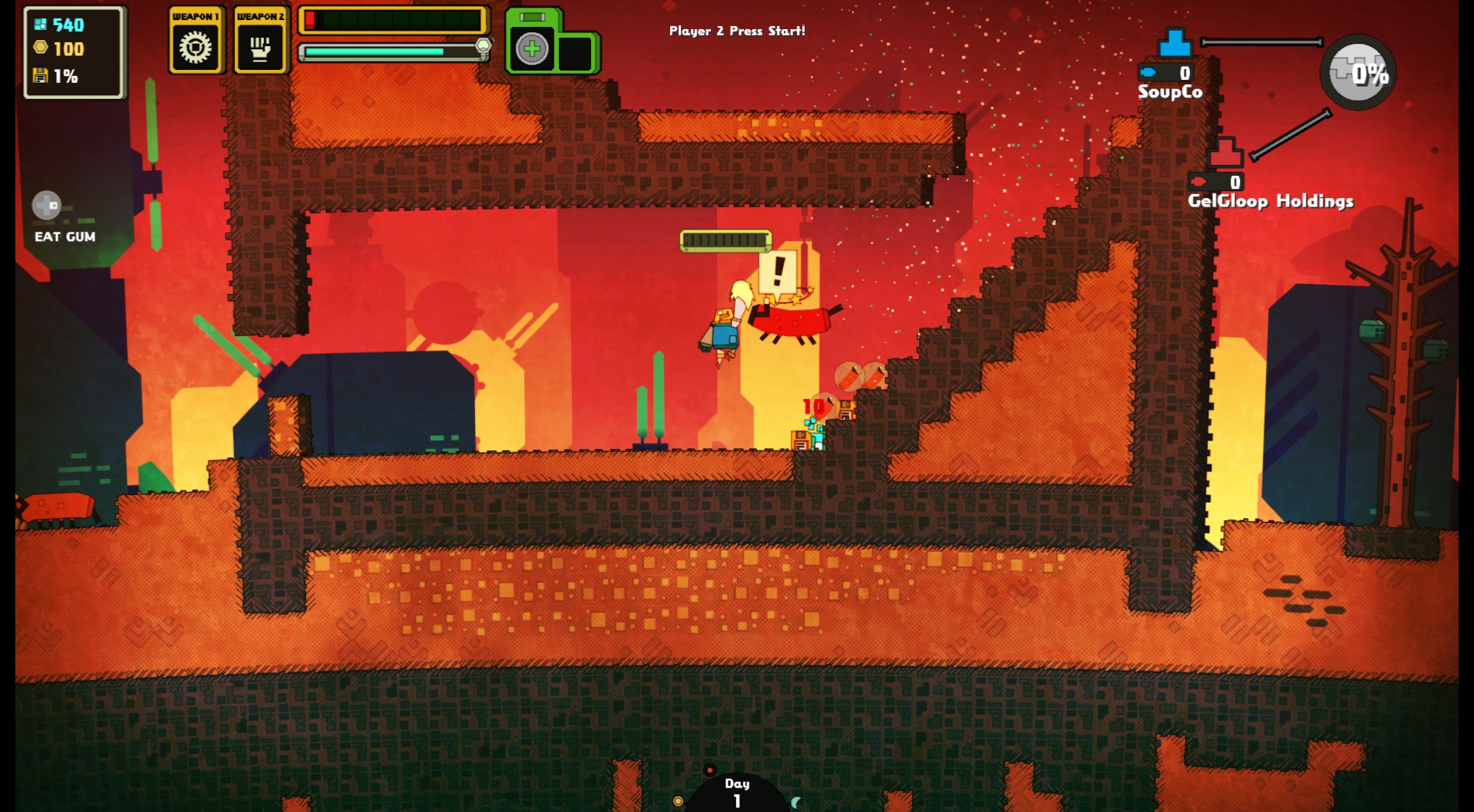The height and width of the screenshot is (812, 1474).
Task: Select the Weapon 2 fist slot
Action: pyautogui.click(x=260, y=48)
